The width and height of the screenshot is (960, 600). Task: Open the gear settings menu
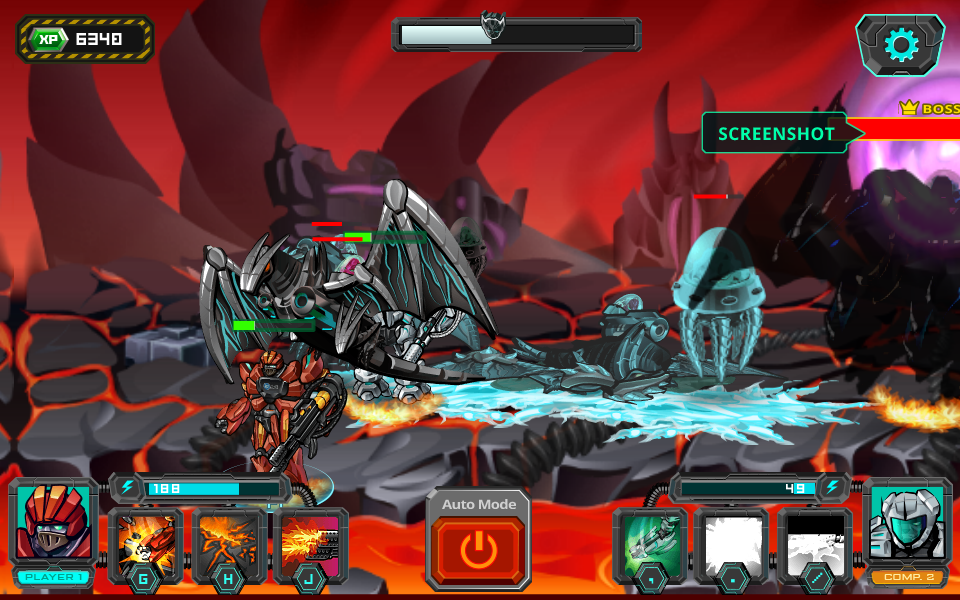(x=900, y=45)
